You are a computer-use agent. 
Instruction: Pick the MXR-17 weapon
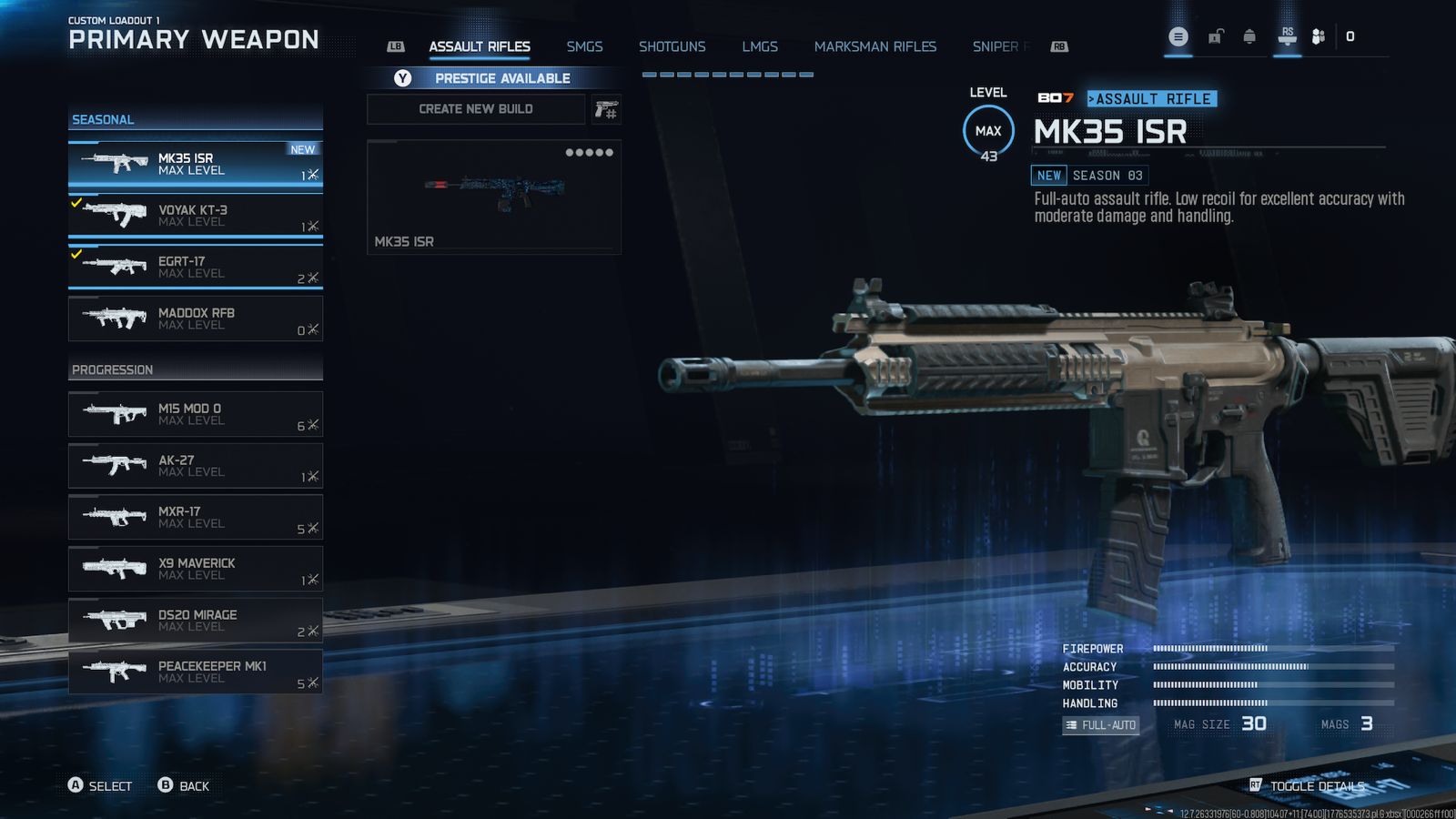pyautogui.click(x=195, y=517)
